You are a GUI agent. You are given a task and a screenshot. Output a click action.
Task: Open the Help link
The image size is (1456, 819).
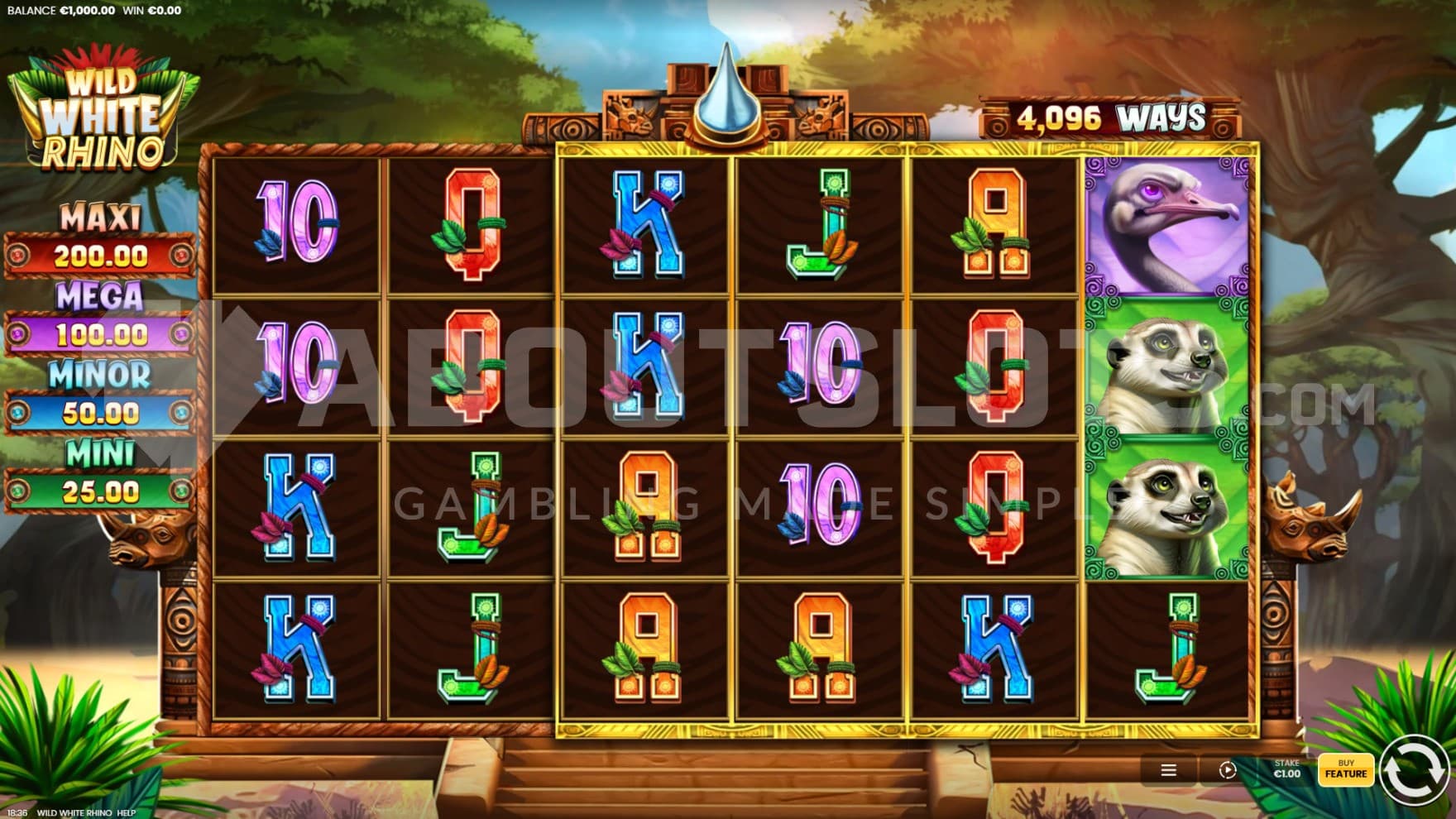coord(126,812)
